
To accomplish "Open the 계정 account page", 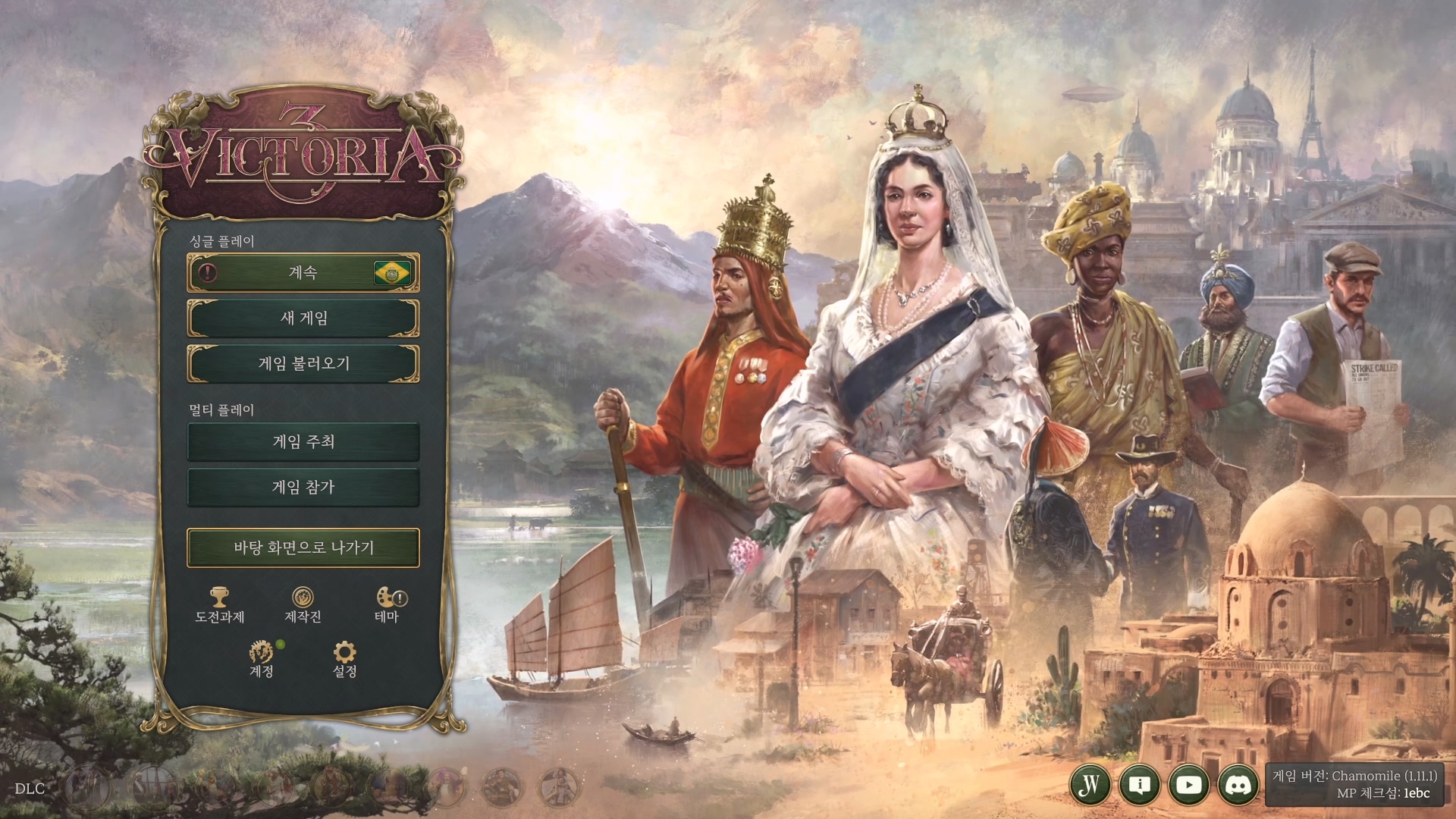I will pyautogui.click(x=261, y=658).
